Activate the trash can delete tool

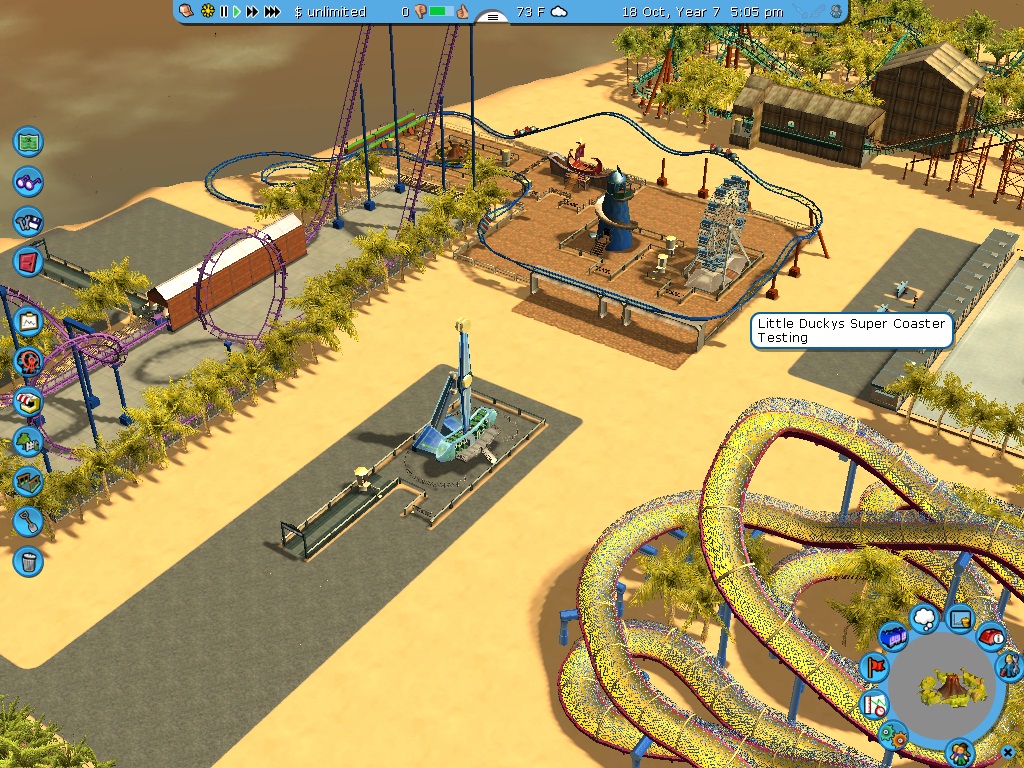(28, 561)
